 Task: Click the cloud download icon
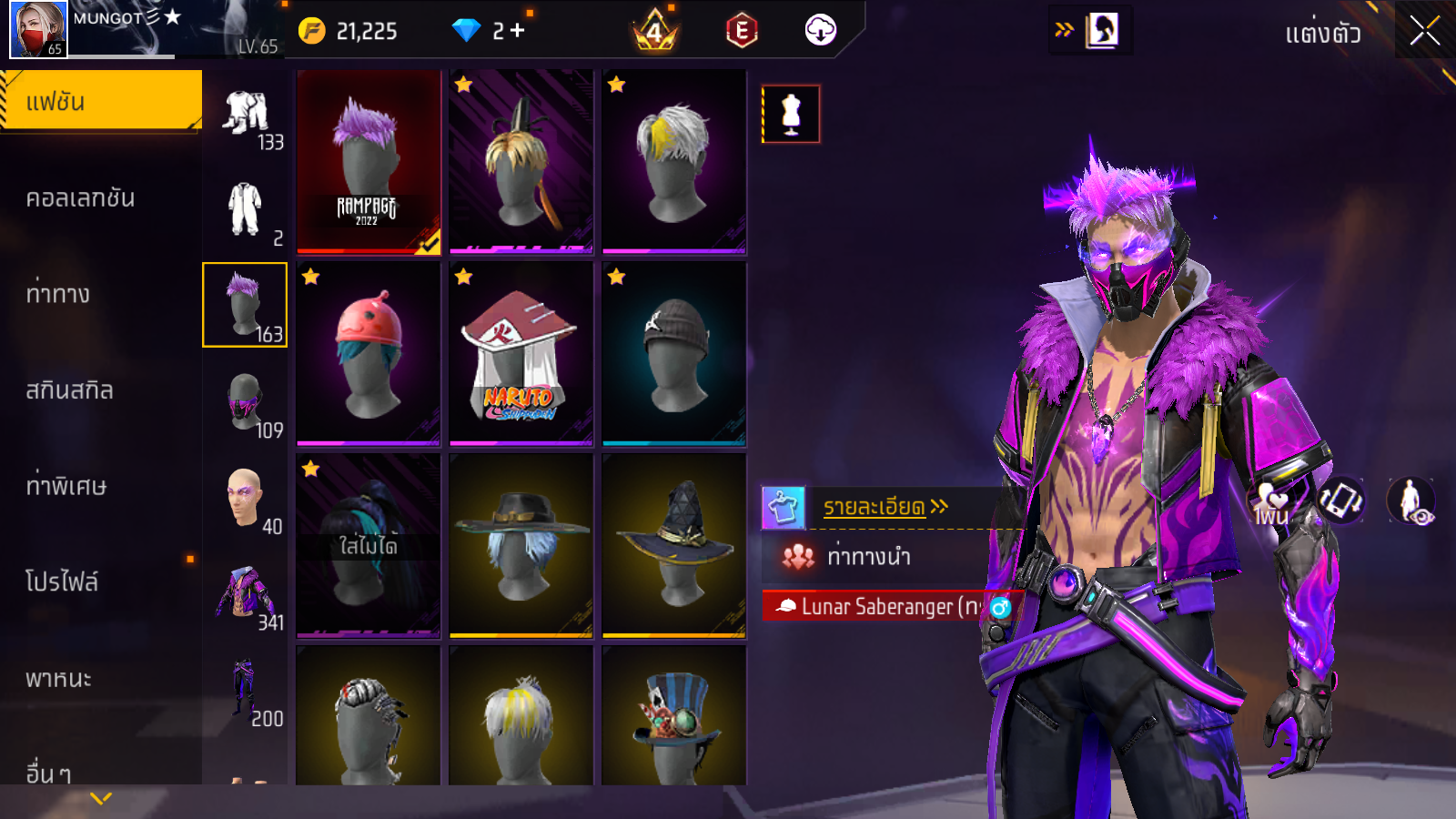pyautogui.click(x=820, y=31)
